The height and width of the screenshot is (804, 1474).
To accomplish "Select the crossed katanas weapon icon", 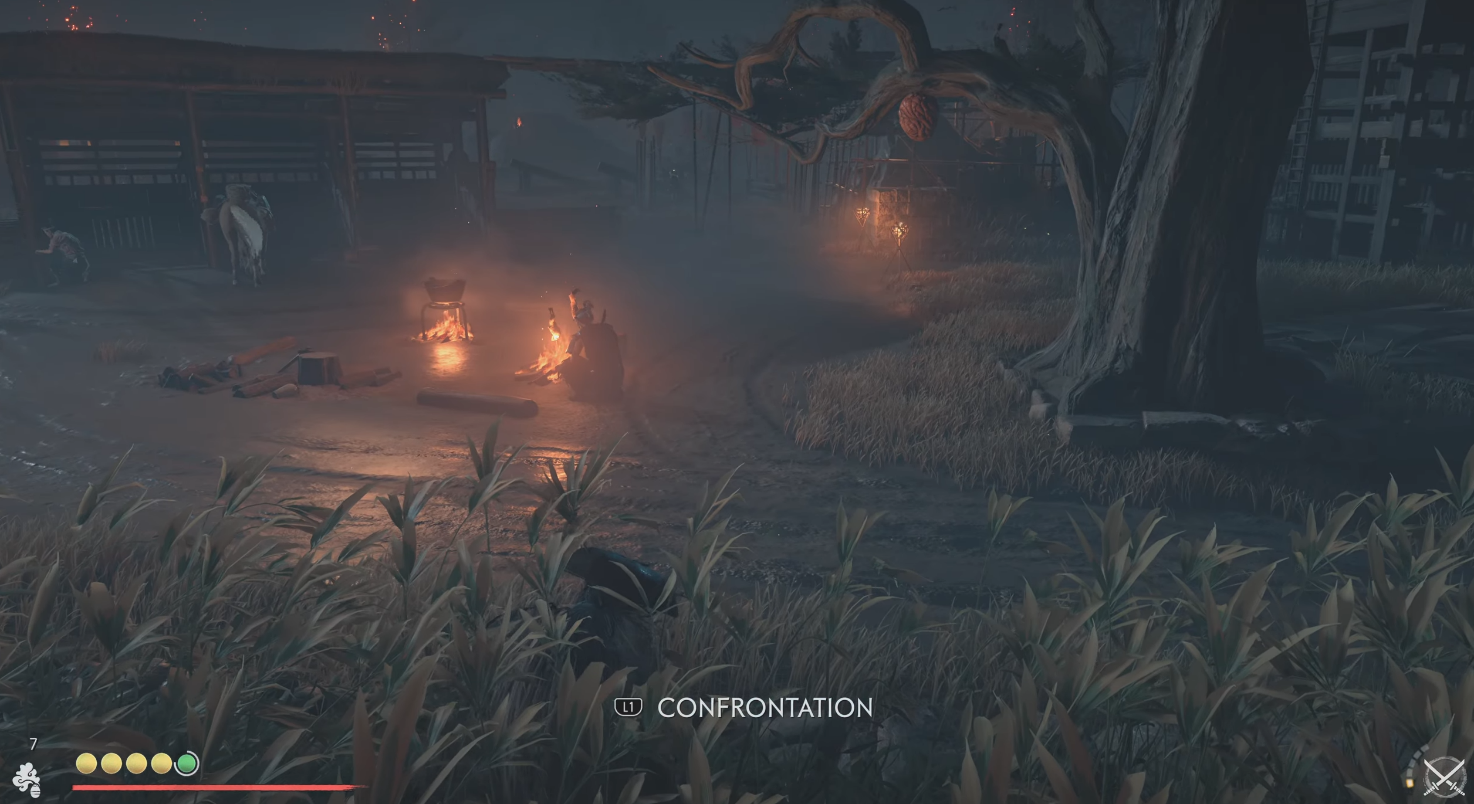I will point(1443,778).
